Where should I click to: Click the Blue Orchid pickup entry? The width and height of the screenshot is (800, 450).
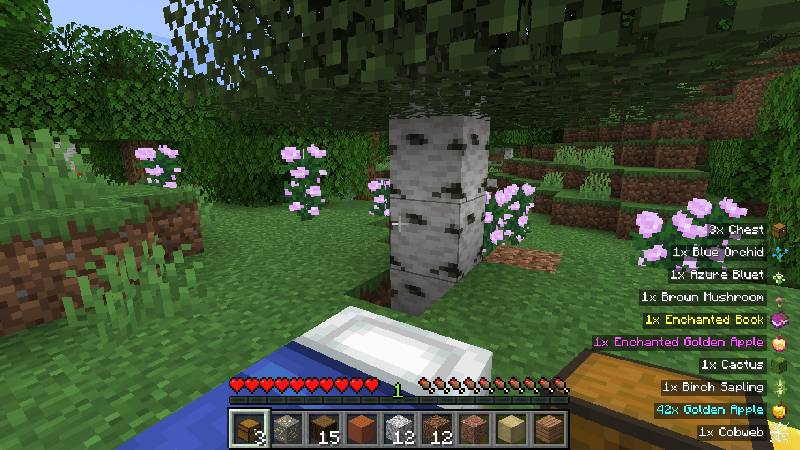point(722,253)
